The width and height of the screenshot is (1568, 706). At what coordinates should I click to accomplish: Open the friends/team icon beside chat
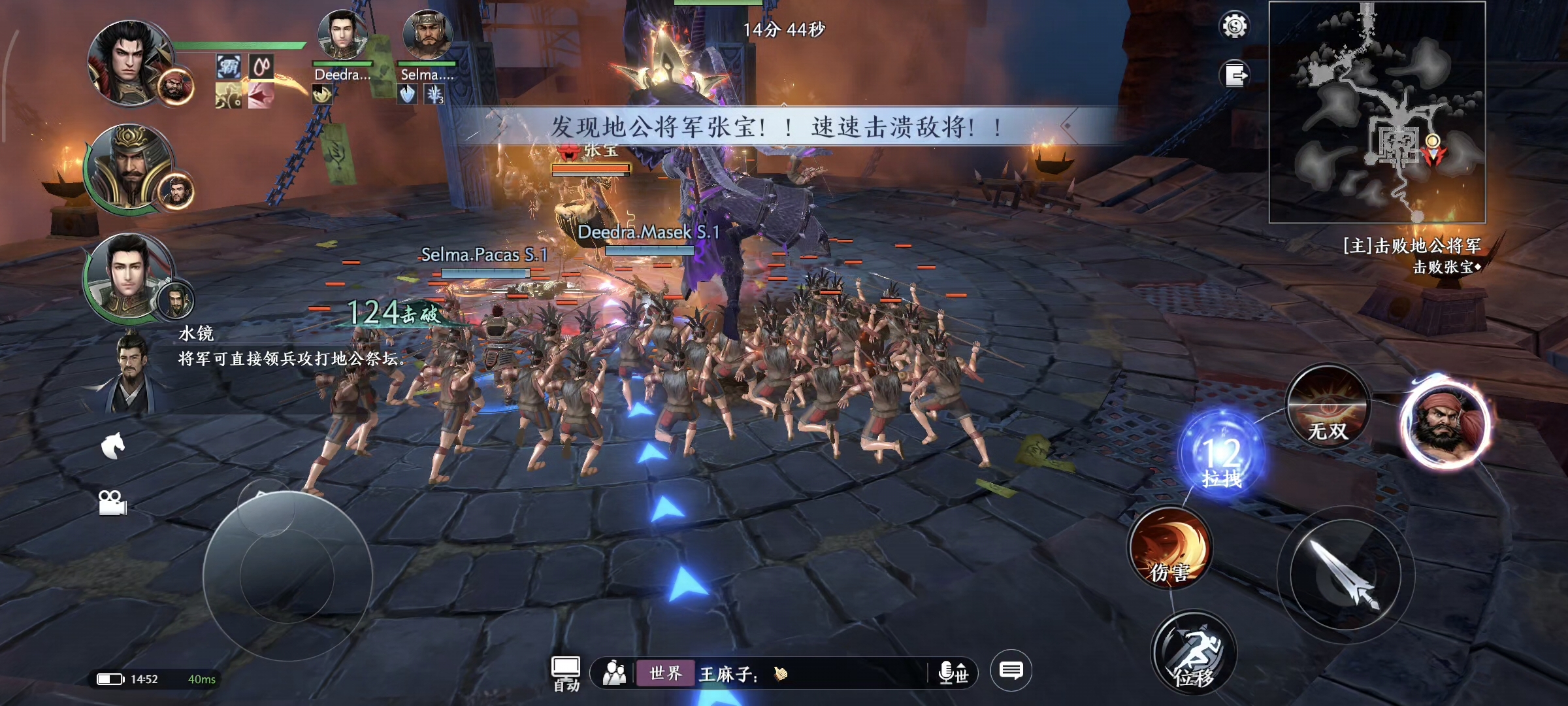tap(614, 673)
